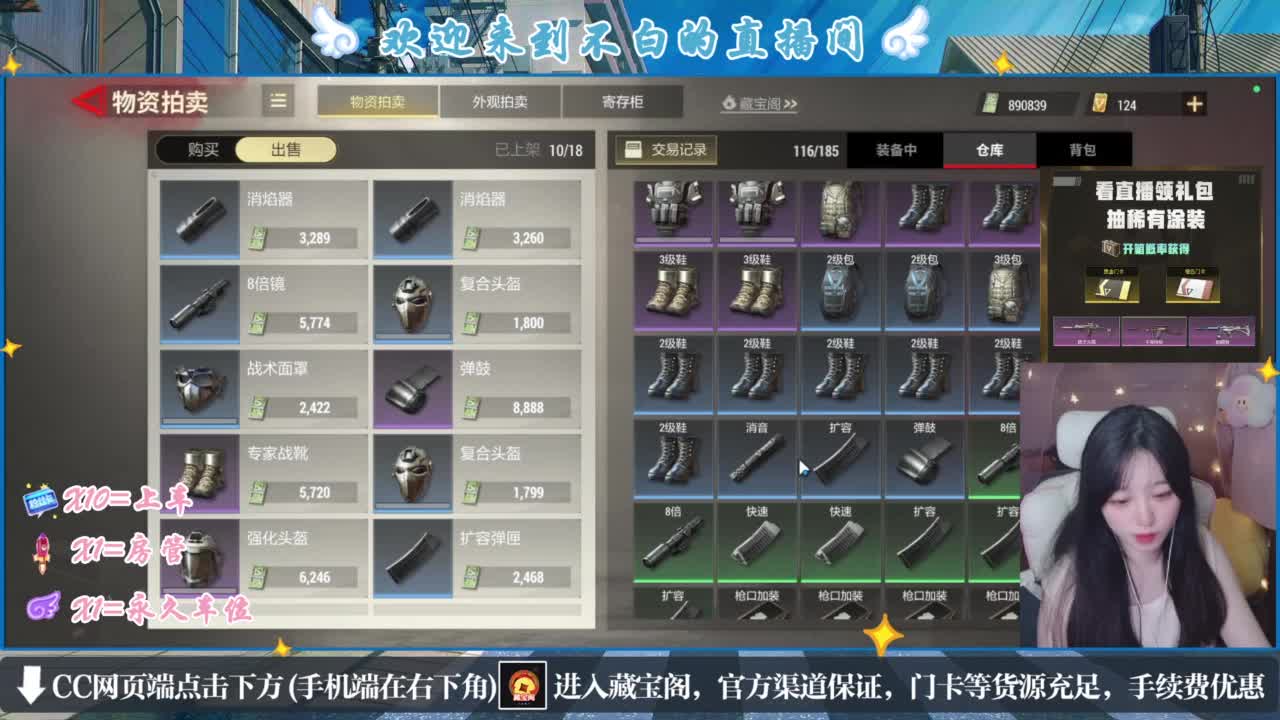Select the 消音 suppressor icon in the warehouse grid
Image resolution: width=1280 pixels, height=720 pixels.
tap(759, 458)
